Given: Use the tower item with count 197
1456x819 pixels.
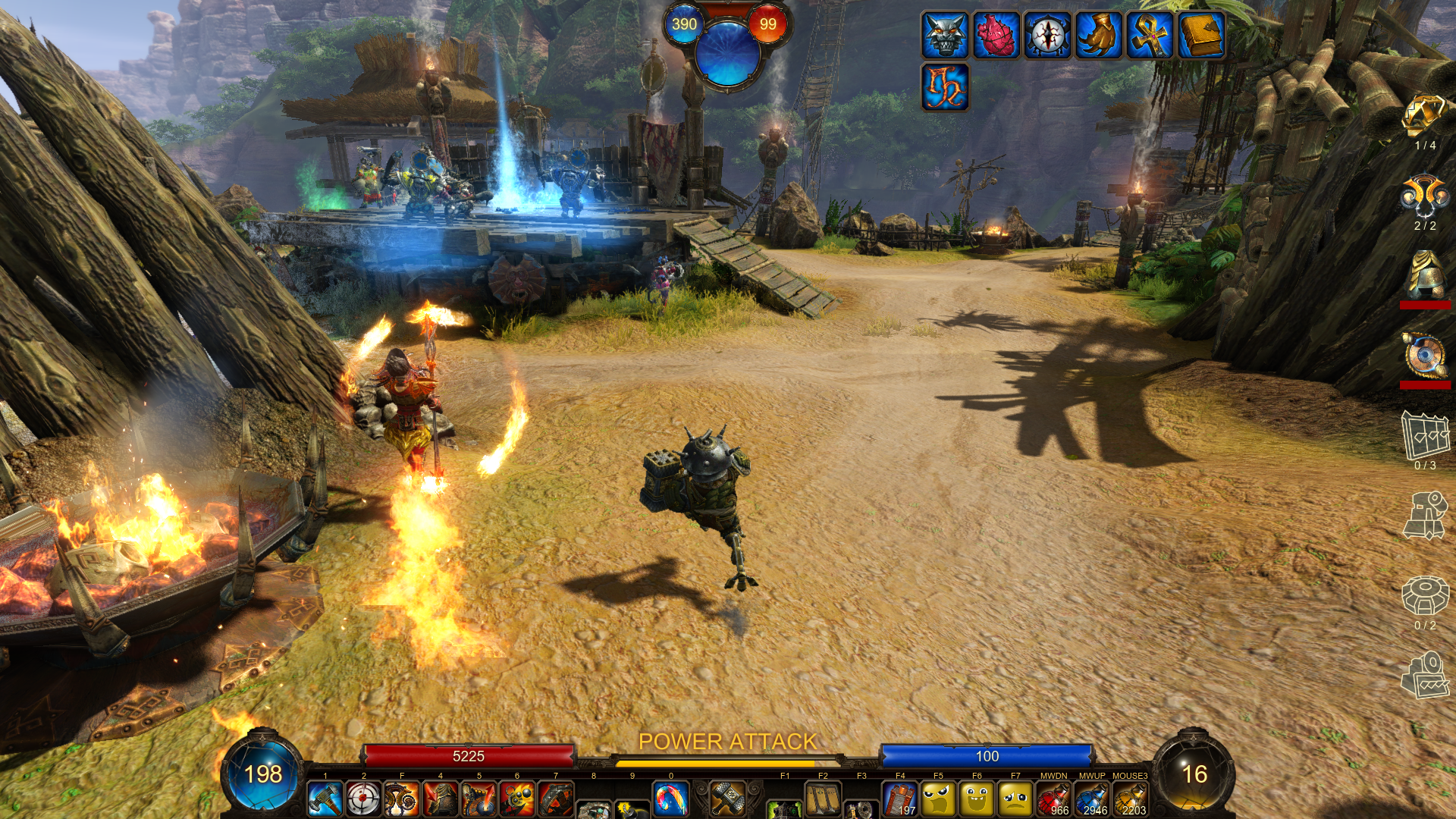Looking at the screenshot, I should (x=900, y=799).
